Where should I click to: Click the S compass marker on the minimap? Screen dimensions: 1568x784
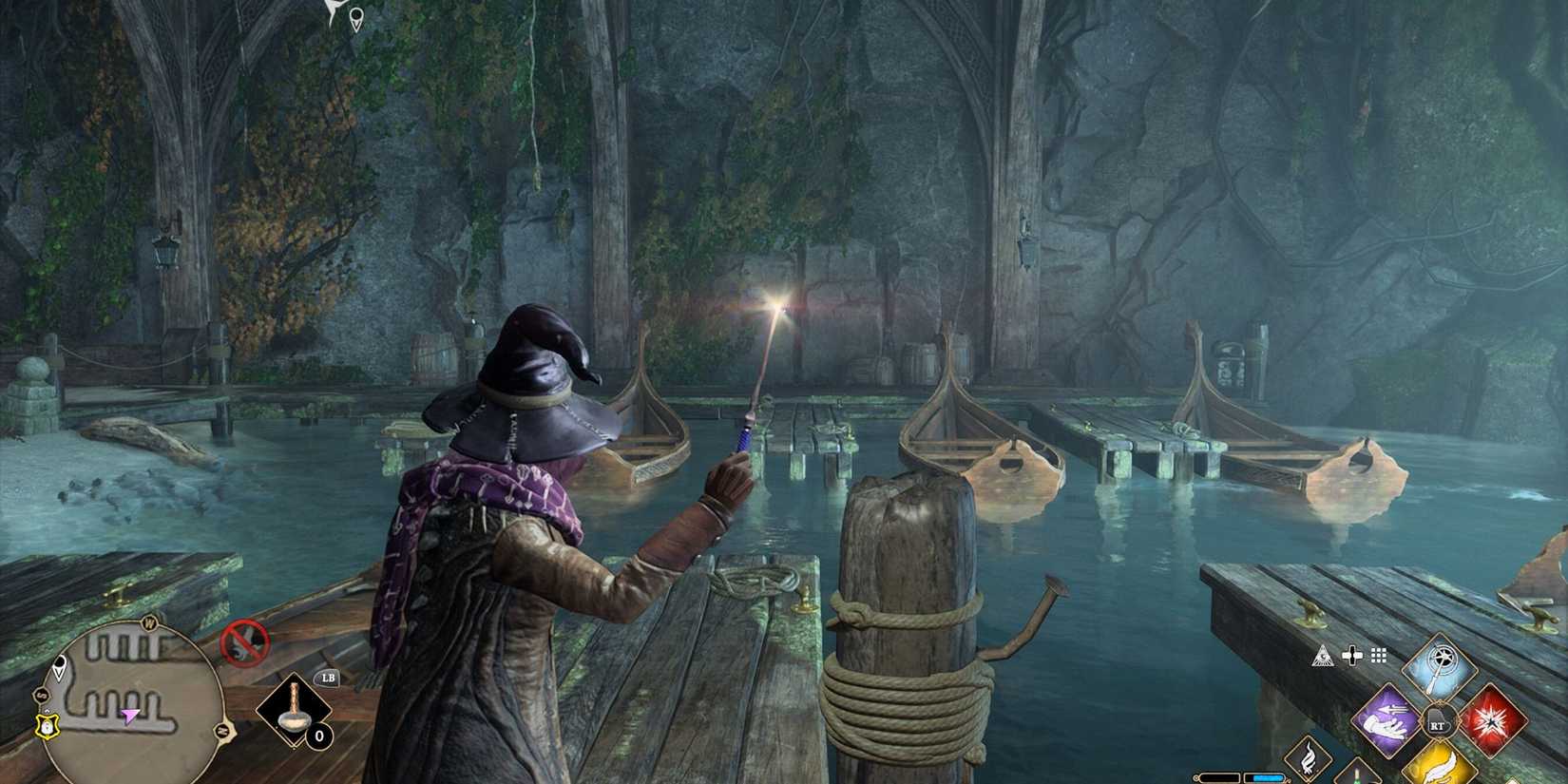(42, 696)
